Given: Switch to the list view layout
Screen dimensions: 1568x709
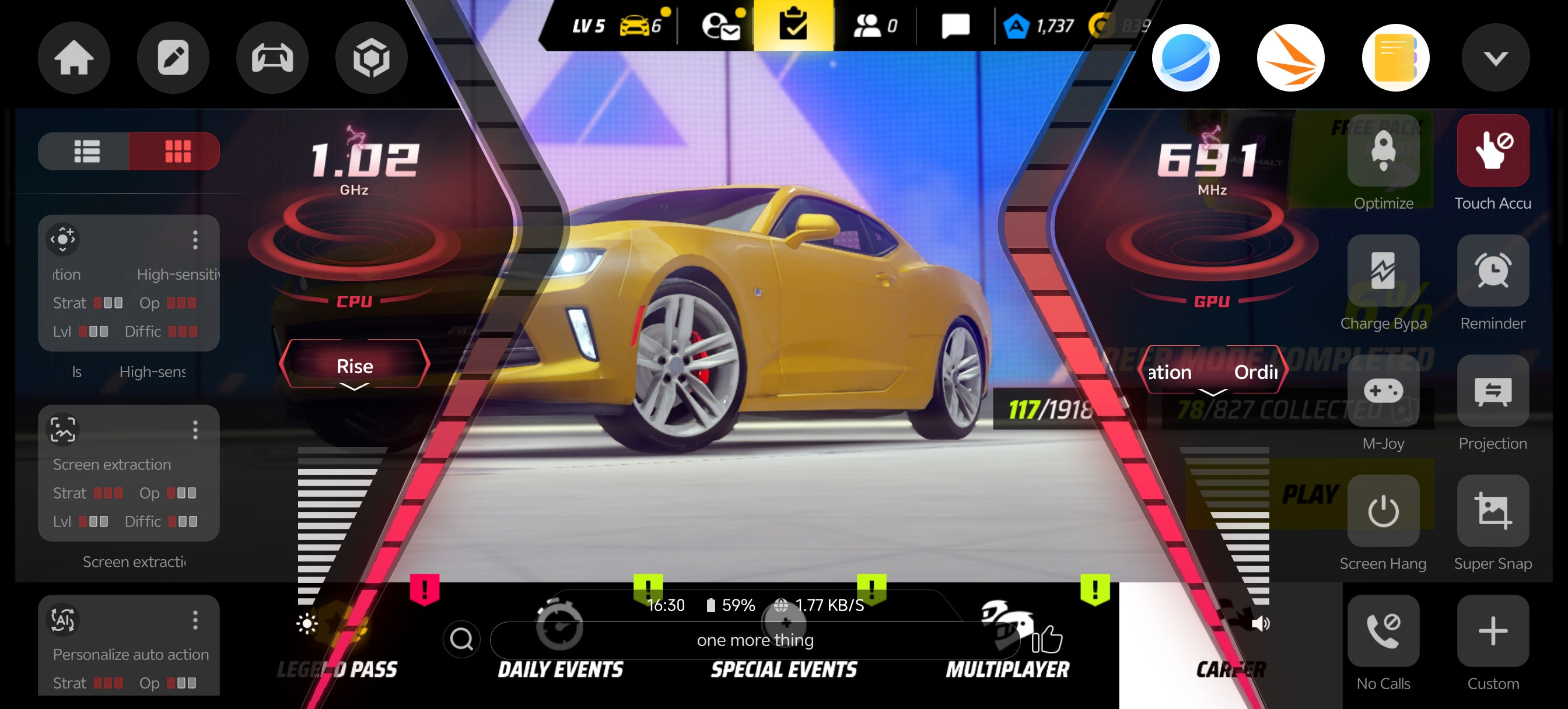Looking at the screenshot, I should pyautogui.click(x=86, y=151).
